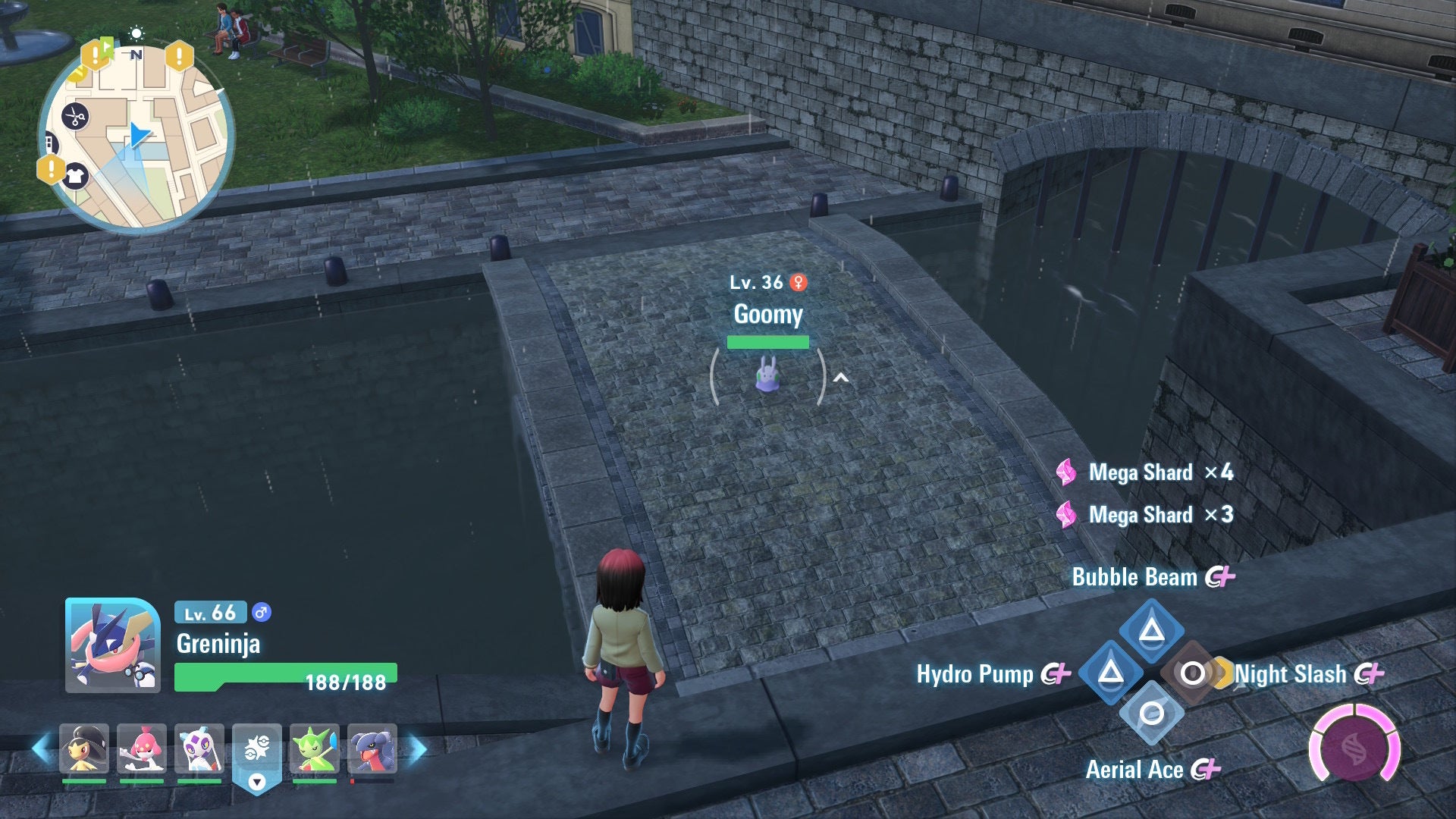Open the circular minimap

[x=136, y=136]
